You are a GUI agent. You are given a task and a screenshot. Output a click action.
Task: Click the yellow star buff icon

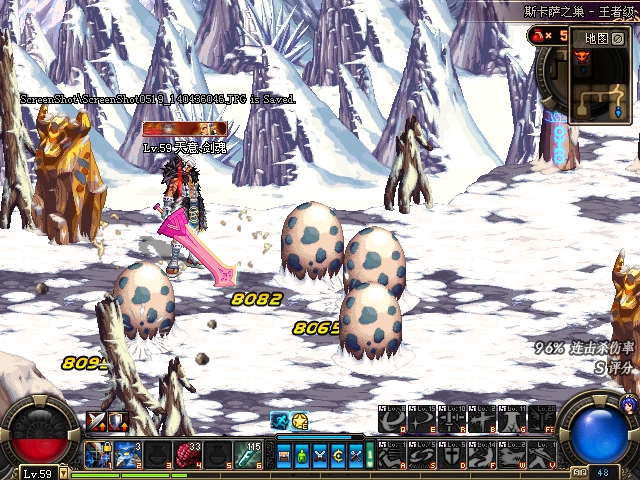click(299, 421)
